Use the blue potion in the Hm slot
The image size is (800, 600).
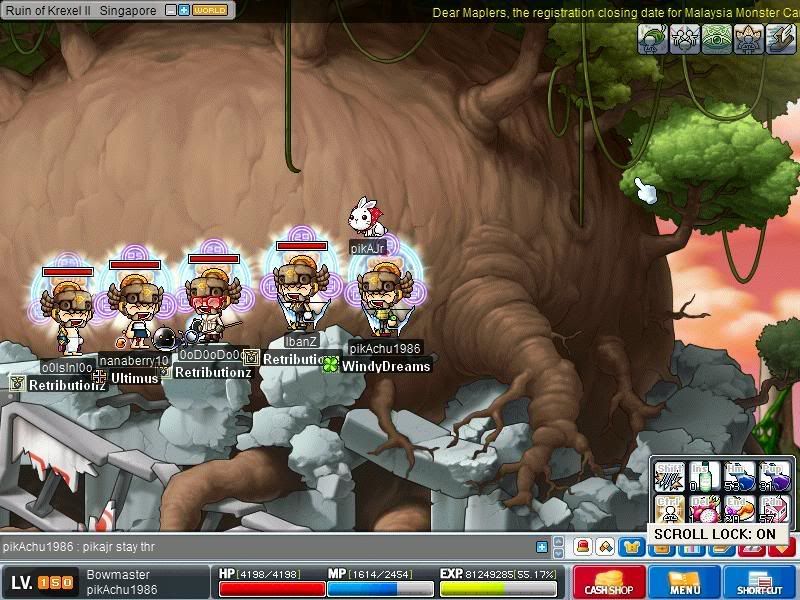pos(740,477)
